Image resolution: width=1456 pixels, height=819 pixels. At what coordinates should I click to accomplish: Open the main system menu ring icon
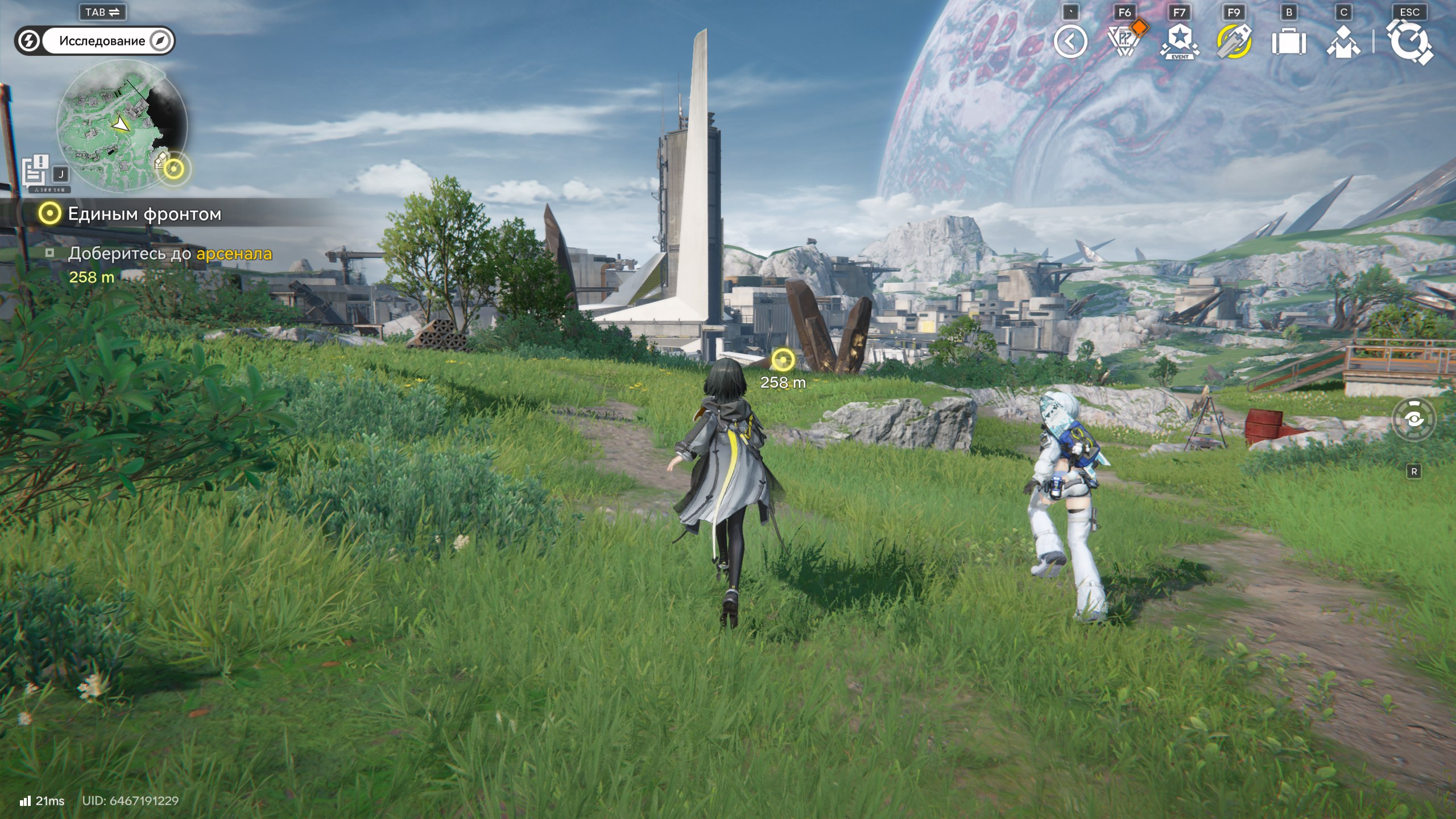[x=1409, y=42]
